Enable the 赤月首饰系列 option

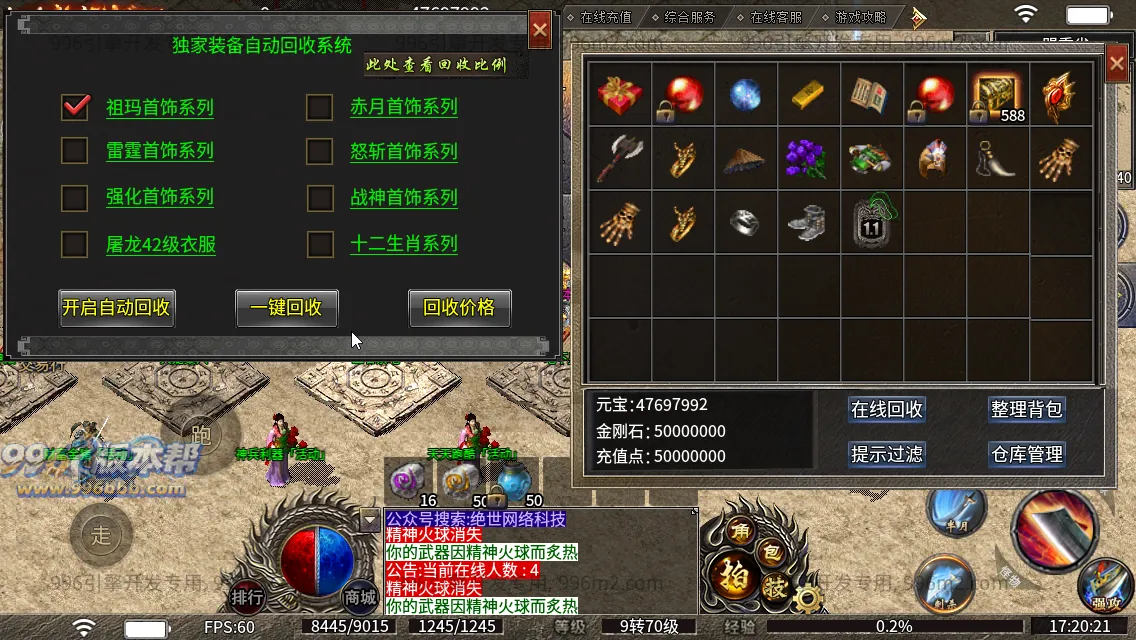[319, 107]
